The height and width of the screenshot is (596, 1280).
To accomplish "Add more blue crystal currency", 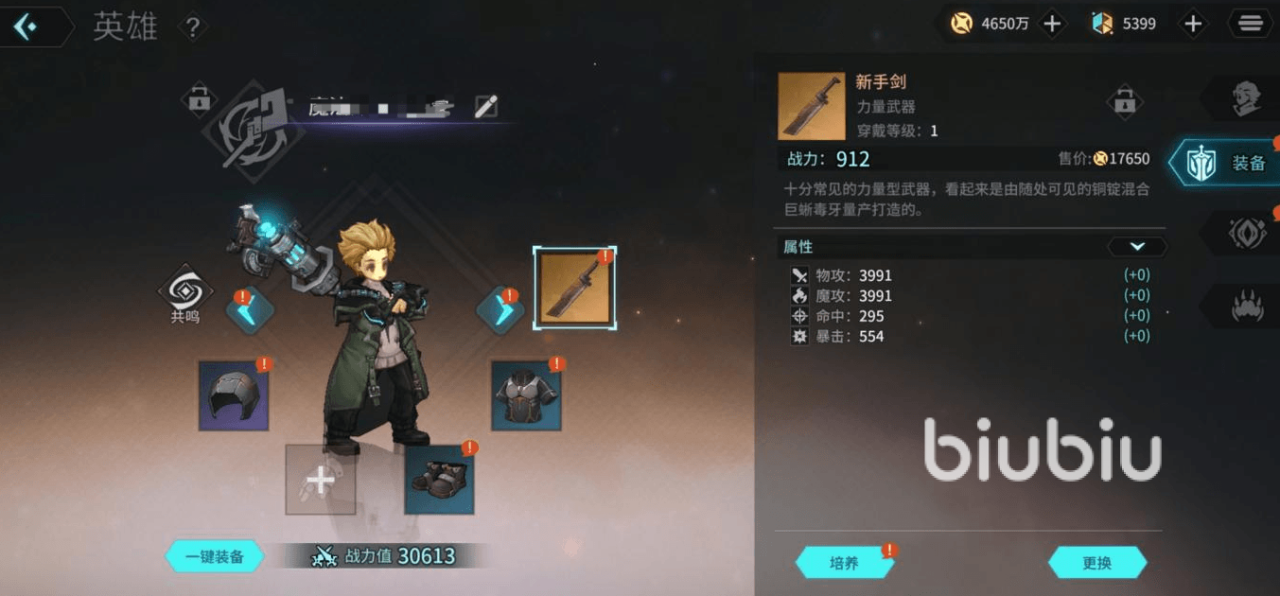I will (1193, 24).
